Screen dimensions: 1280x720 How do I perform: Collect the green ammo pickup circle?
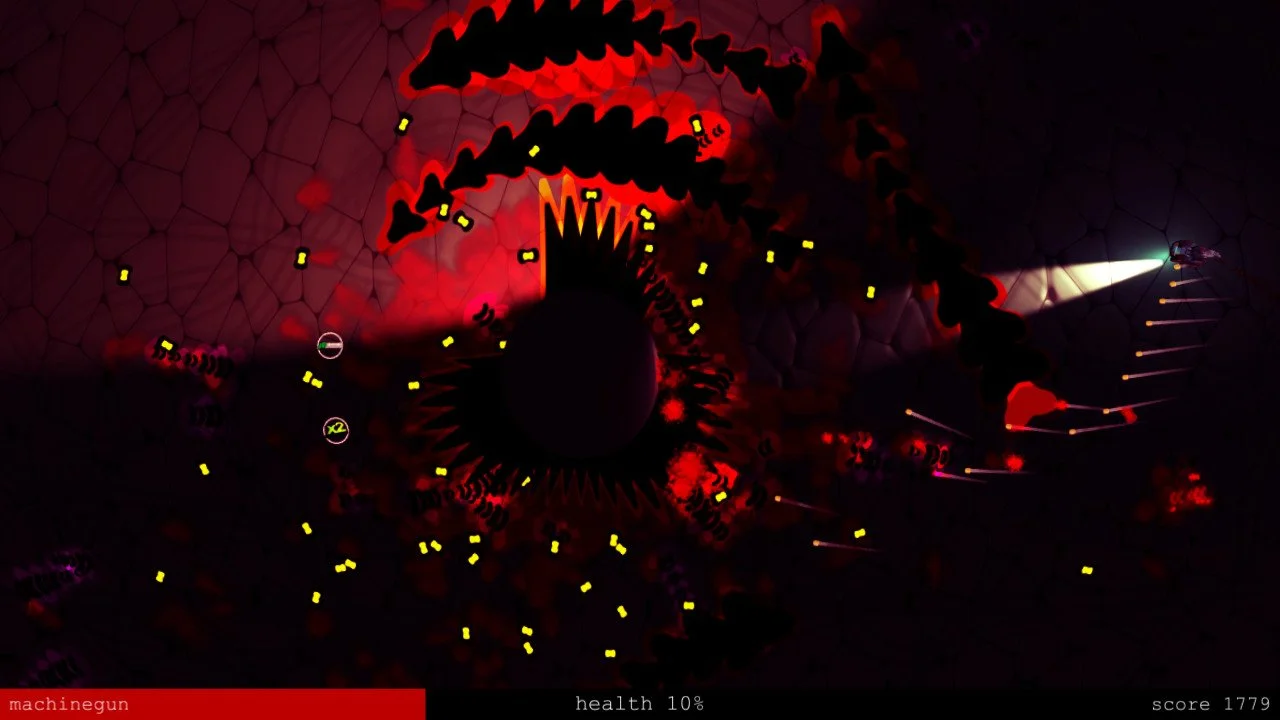330,345
